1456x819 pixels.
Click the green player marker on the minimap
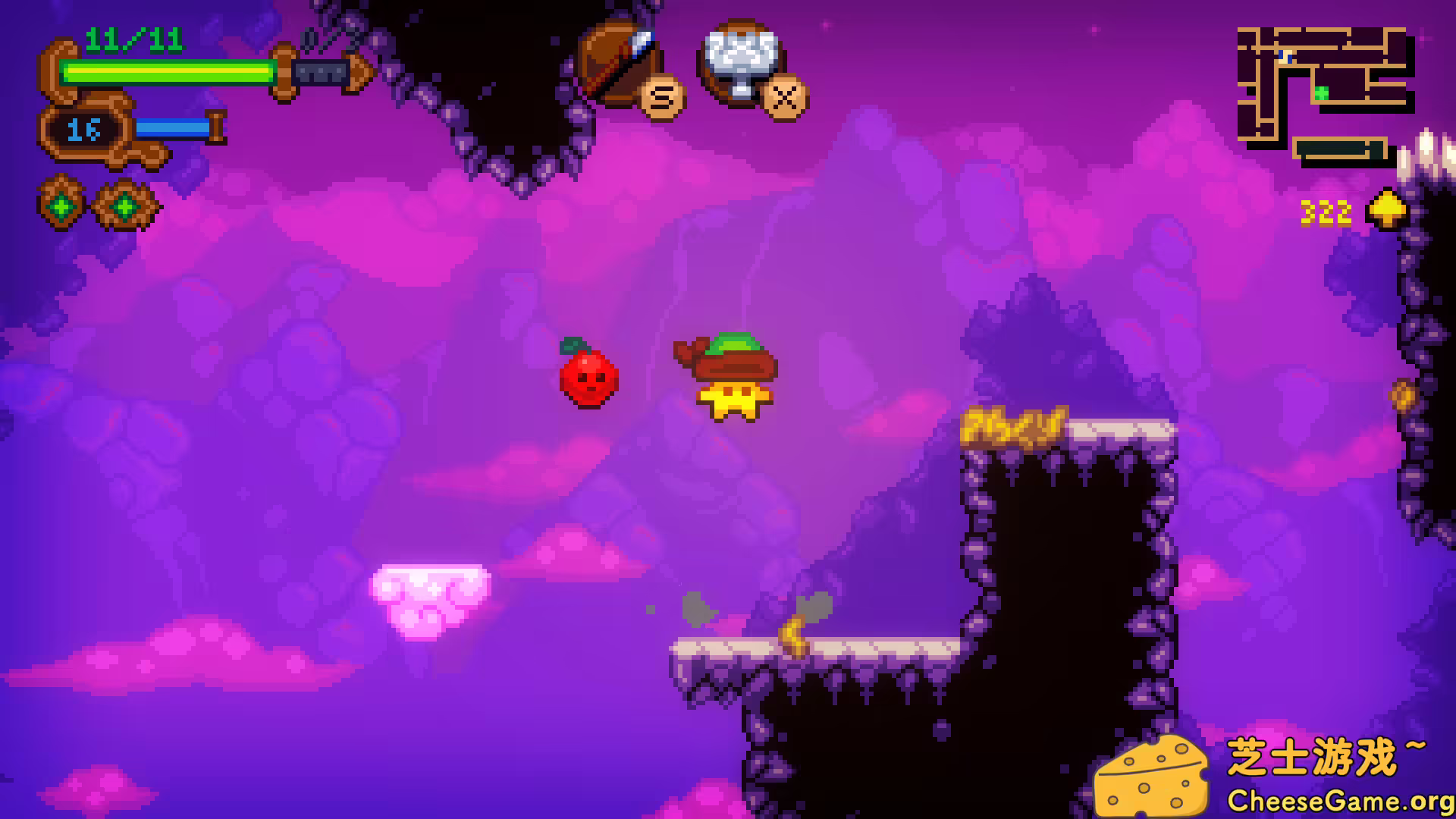click(x=1321, y=91)
